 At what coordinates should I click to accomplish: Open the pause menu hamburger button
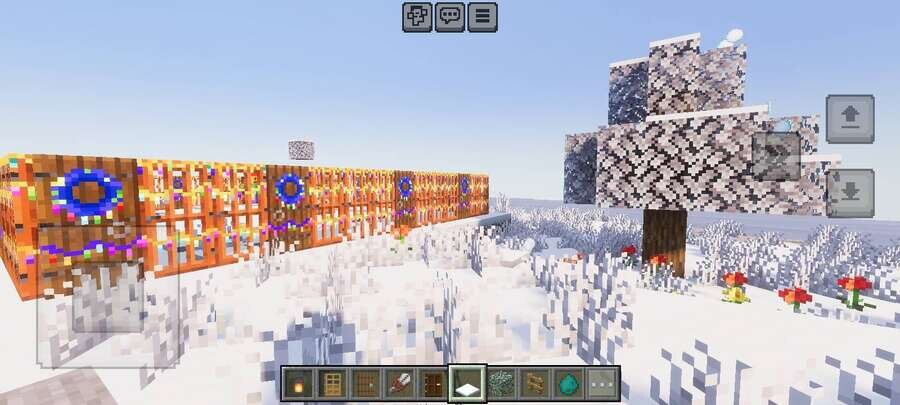[483, 16]
